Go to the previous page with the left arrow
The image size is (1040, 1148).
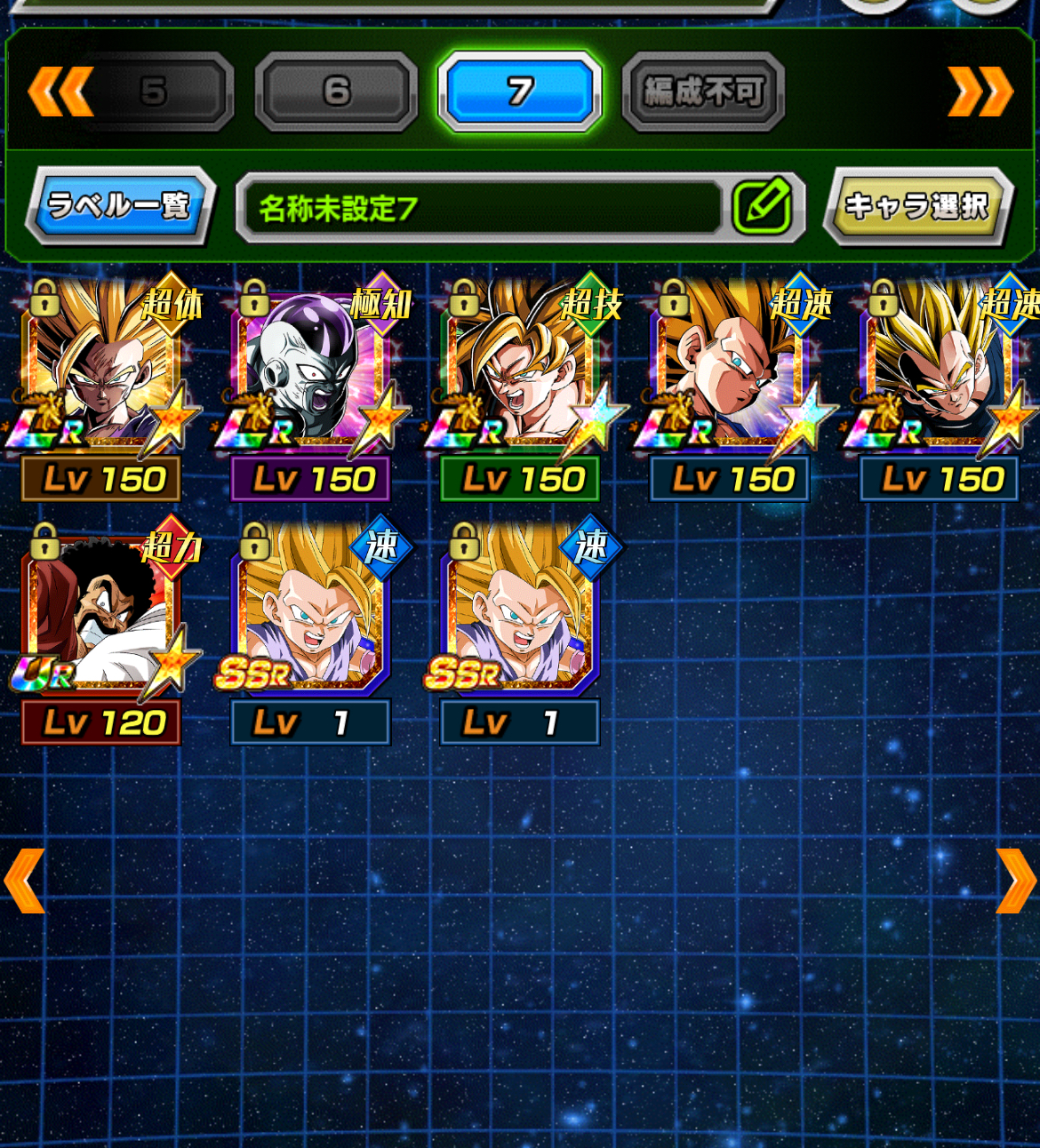point(24,881)
